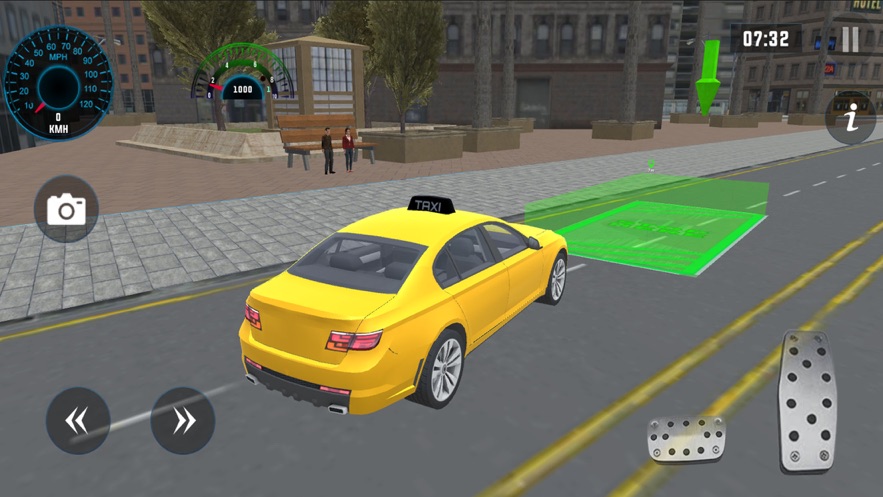This screenshot has width=883, height=497.
Task: Pause the game with the pause button
Action: [850, 39]
